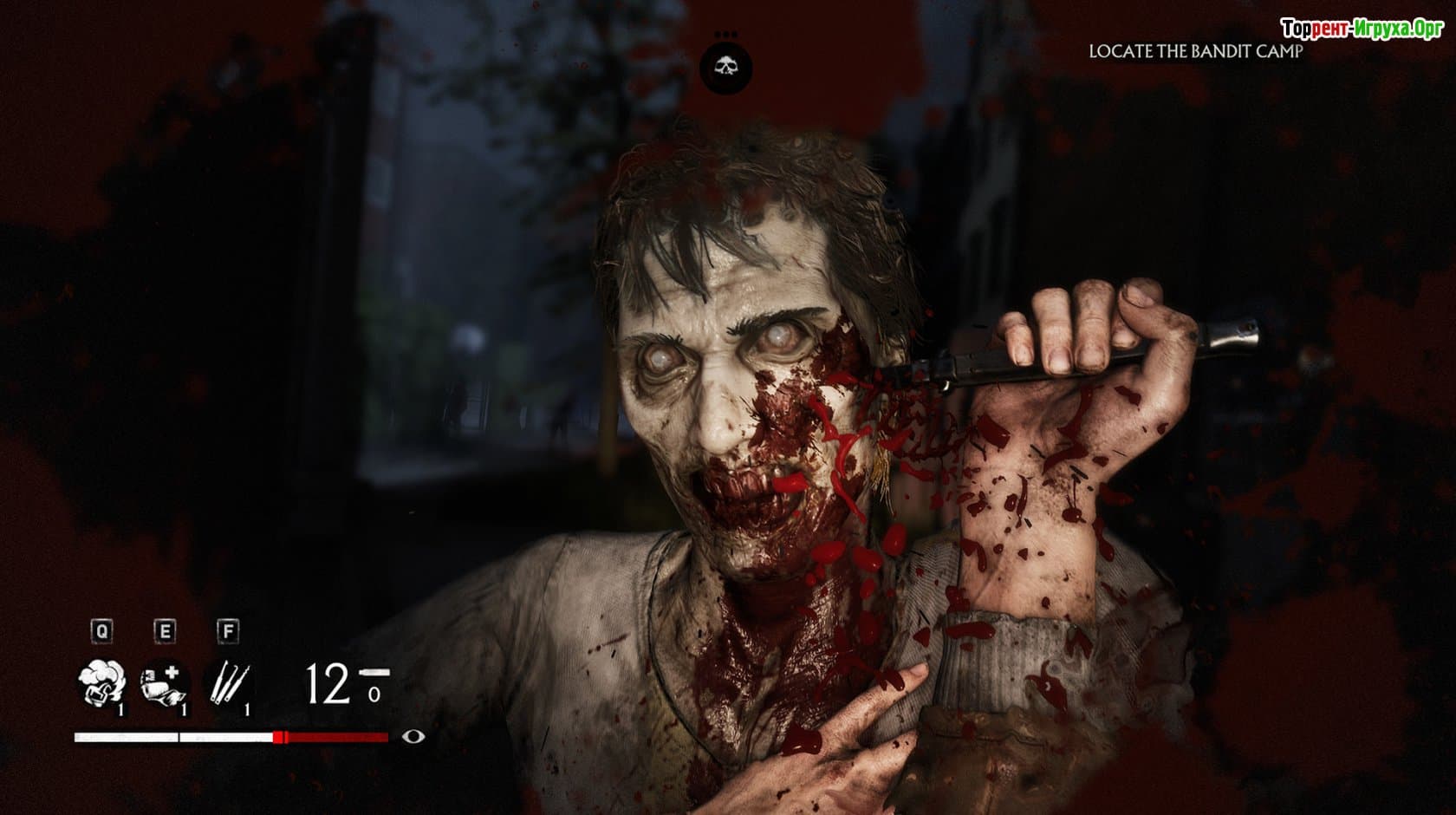This screenshot has width=1456, height=815.
Task: Open the Торрент-Игруха.Орг watermark link
Action: pos(1361,29)
